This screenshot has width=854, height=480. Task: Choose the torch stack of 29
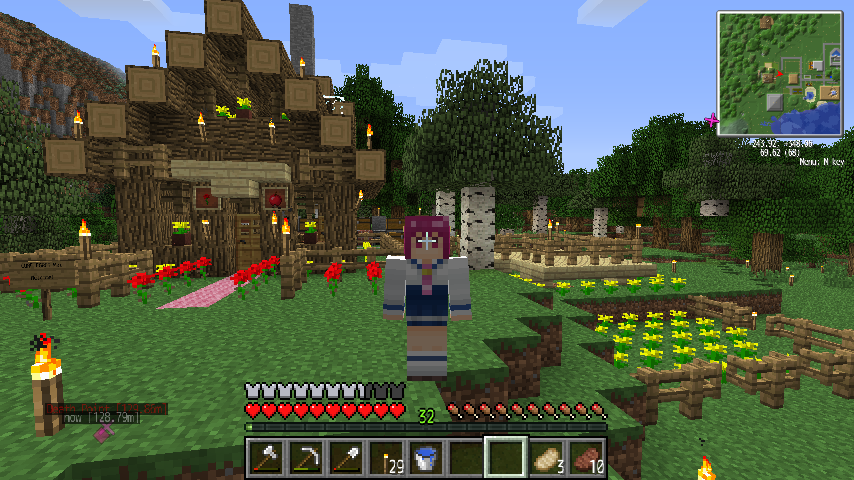click(x=384, y=458)
